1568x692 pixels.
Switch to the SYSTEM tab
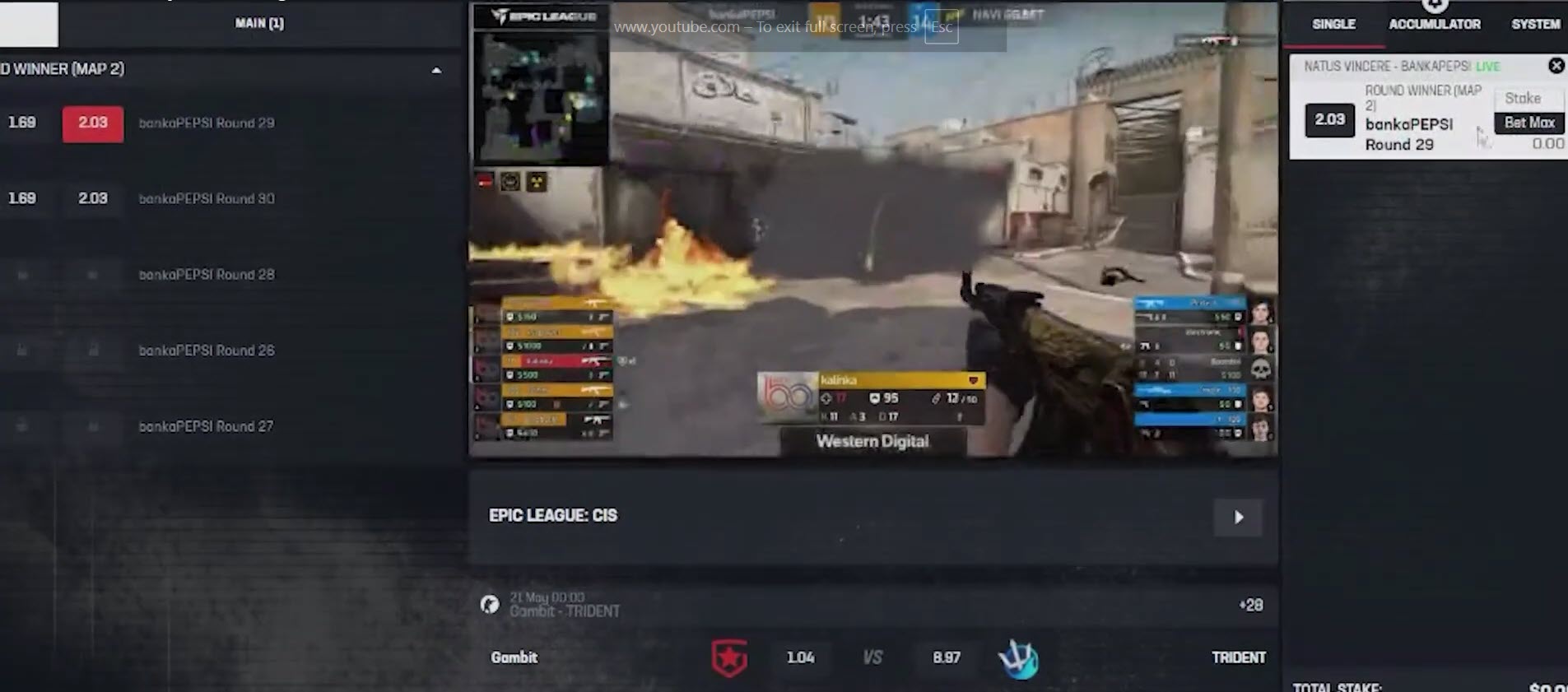coord(1536,24)
